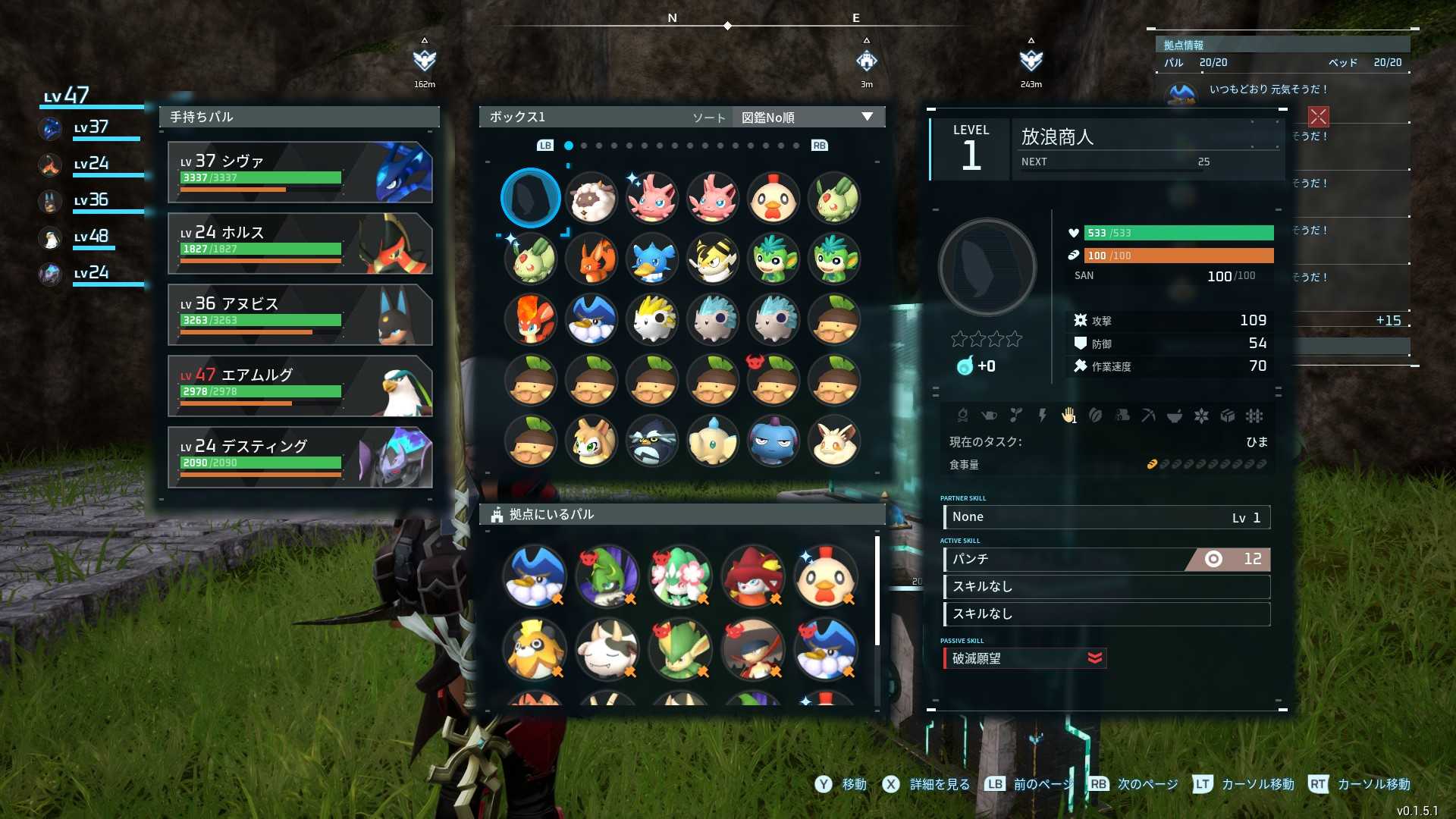This screenshot has width=1456, height=819.
Task: Select the blue penguin Pal in box
Action: click(x=652, y=259)
